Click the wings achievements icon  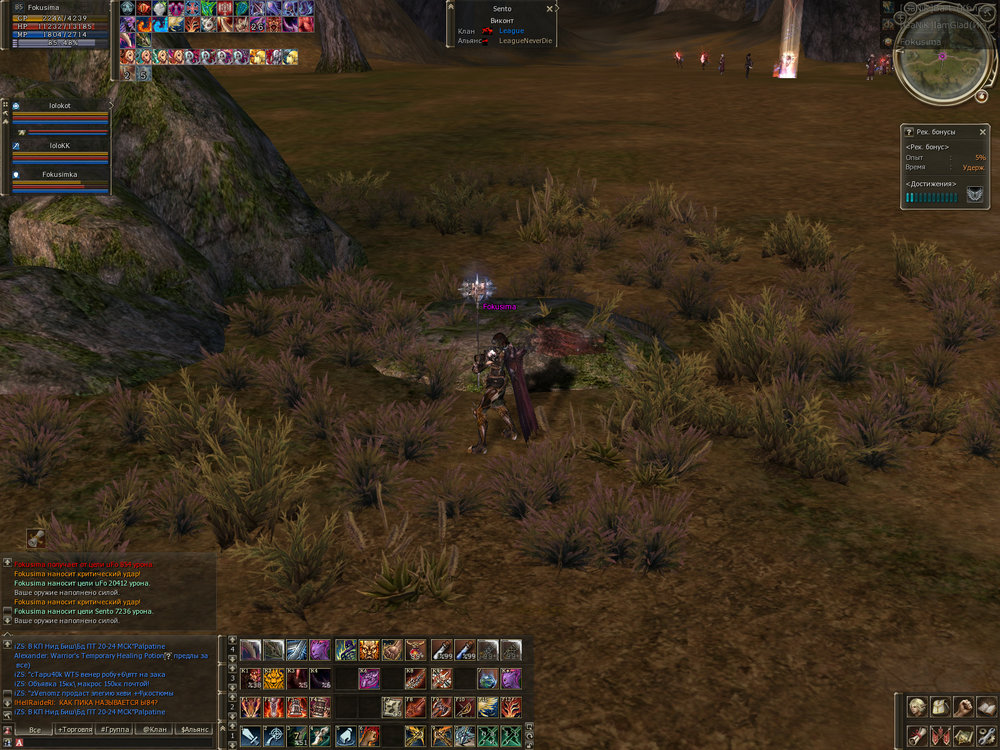(973, 197)
